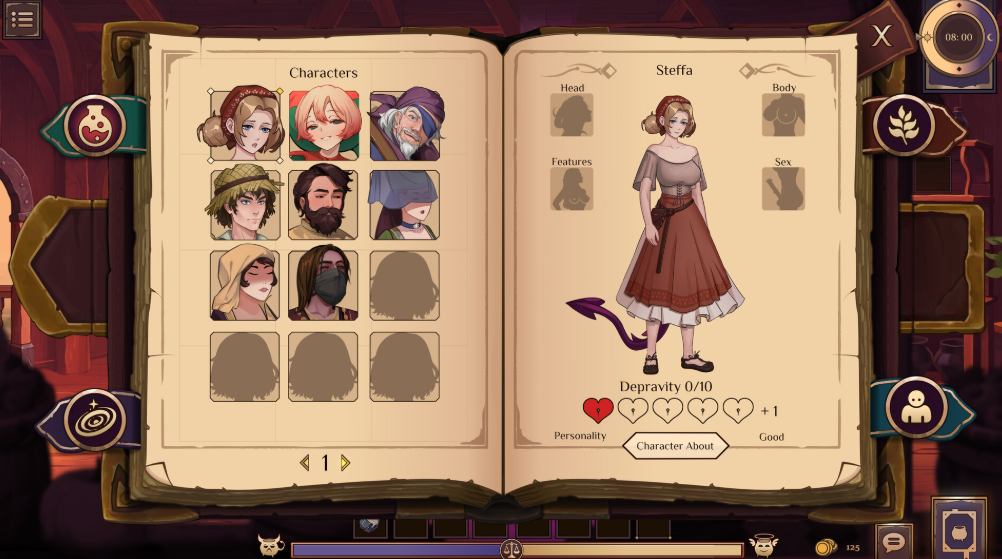Pick the straw hat character portrait
The width and height of the screenshot is (1002, 559).
[x=245, y=205]
